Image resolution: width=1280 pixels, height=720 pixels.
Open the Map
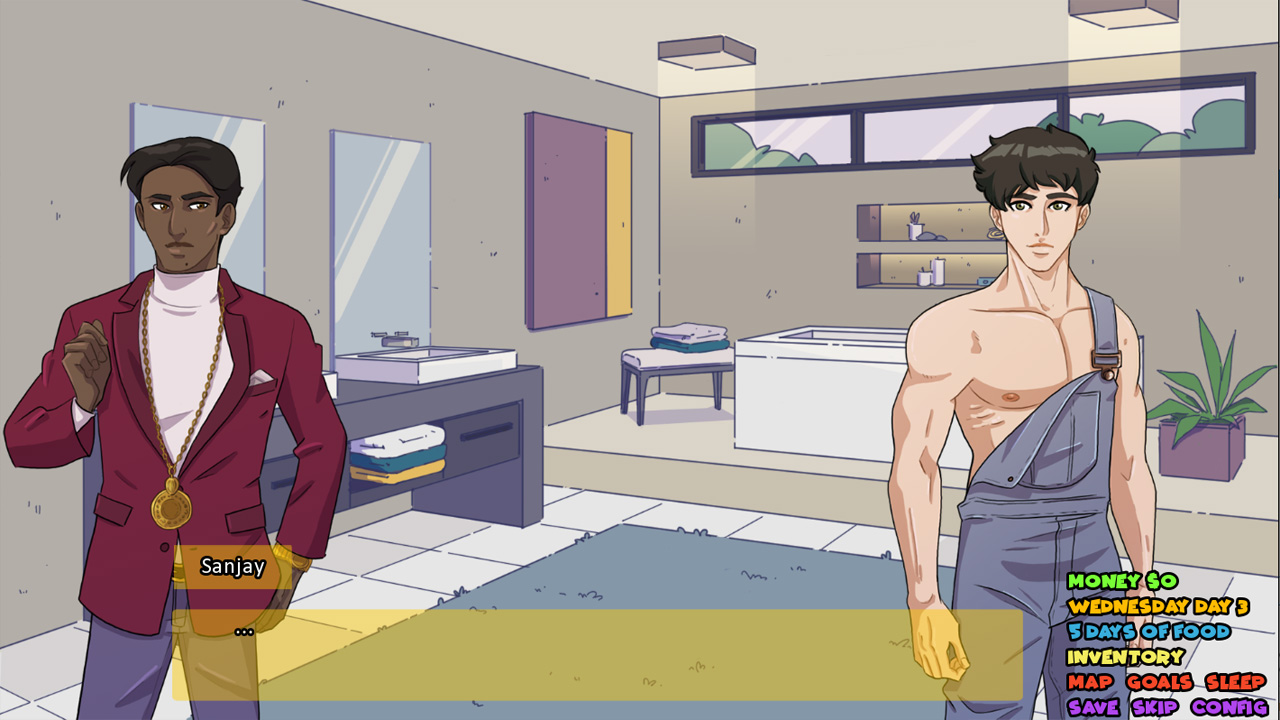1089,681
